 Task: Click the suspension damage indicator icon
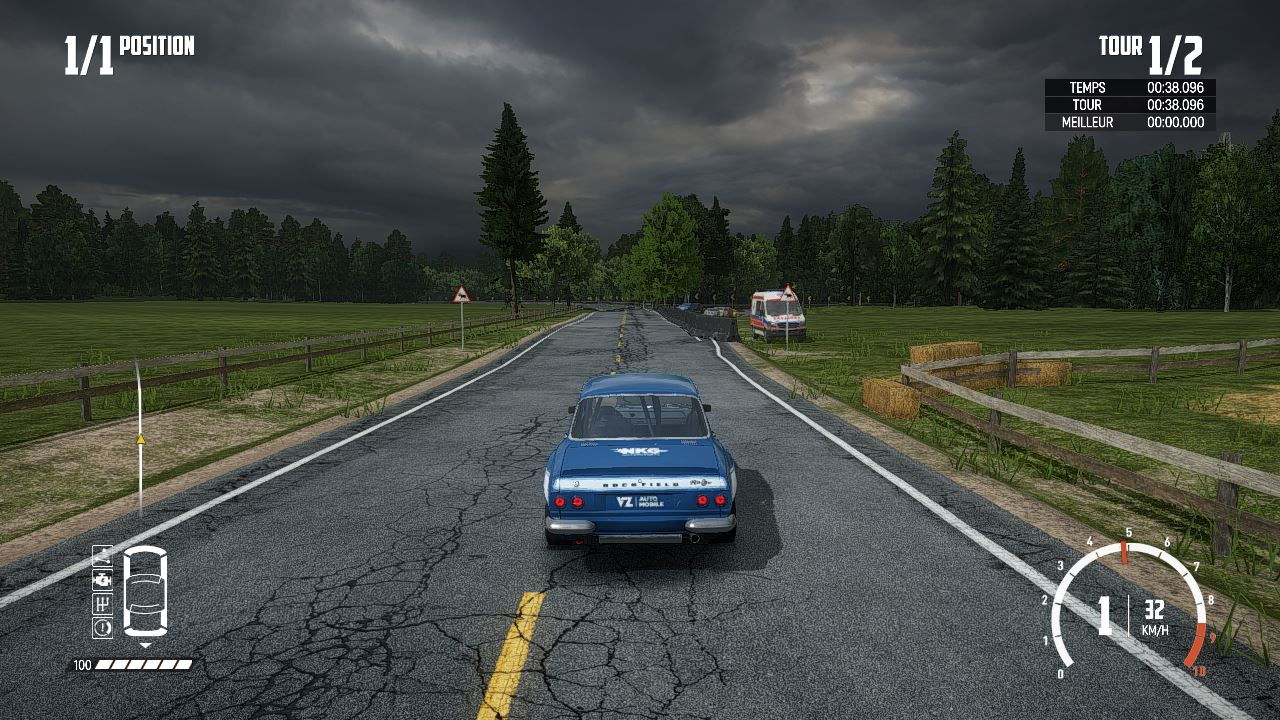(x=102, y=557)
